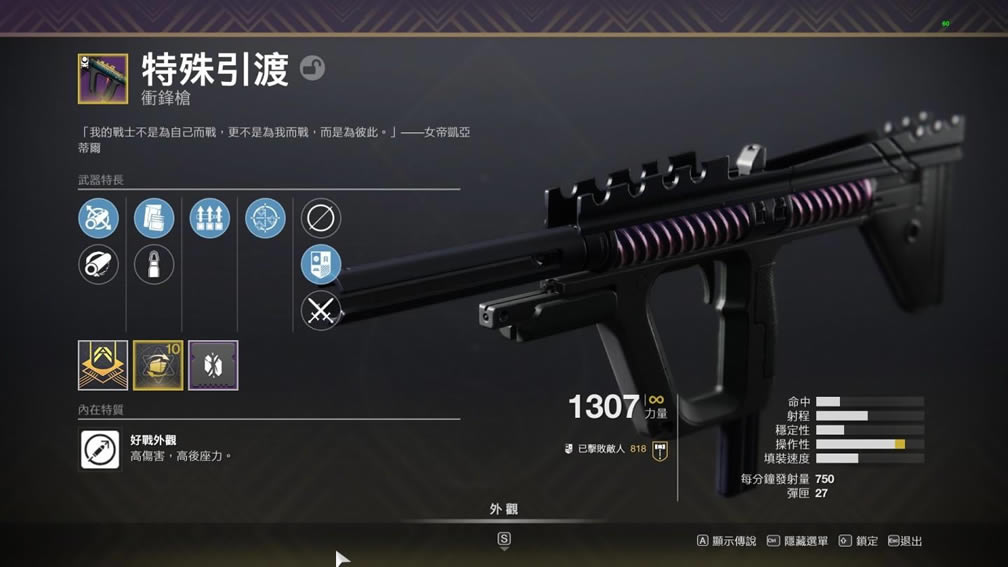
Task: Inspect the three upward arrows trait
Action: [209, 218]
